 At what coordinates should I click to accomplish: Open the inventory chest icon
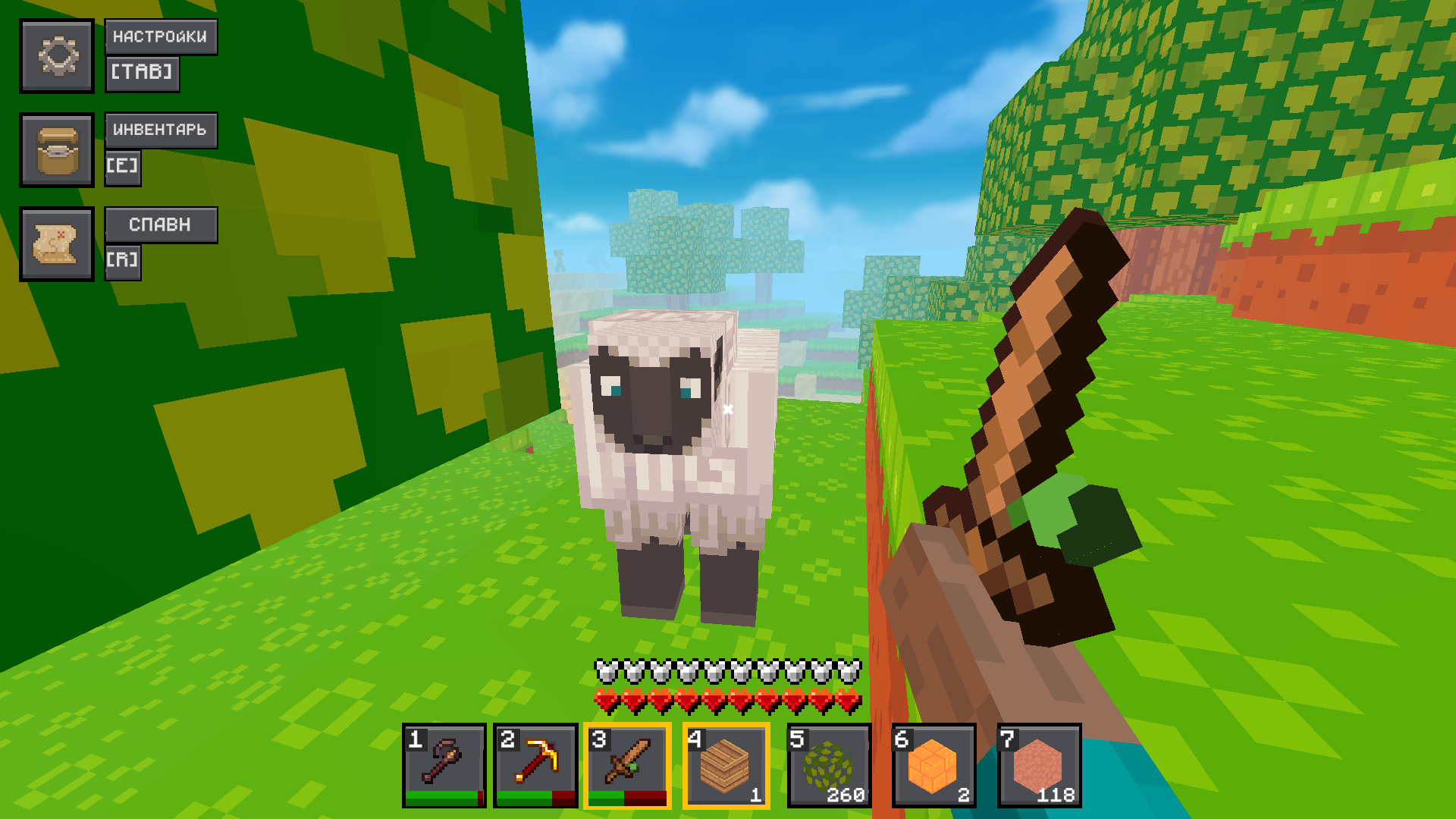point(57,149)
